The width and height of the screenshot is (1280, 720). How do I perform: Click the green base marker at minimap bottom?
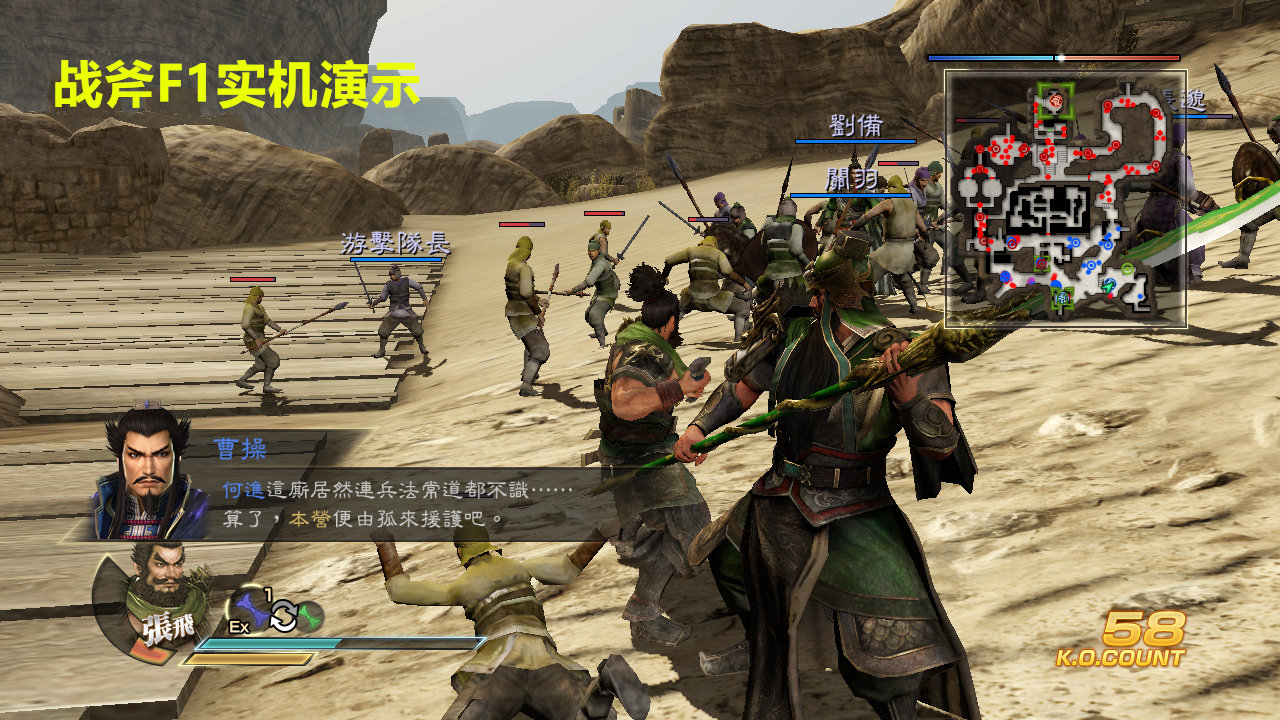coord(1063,298)
